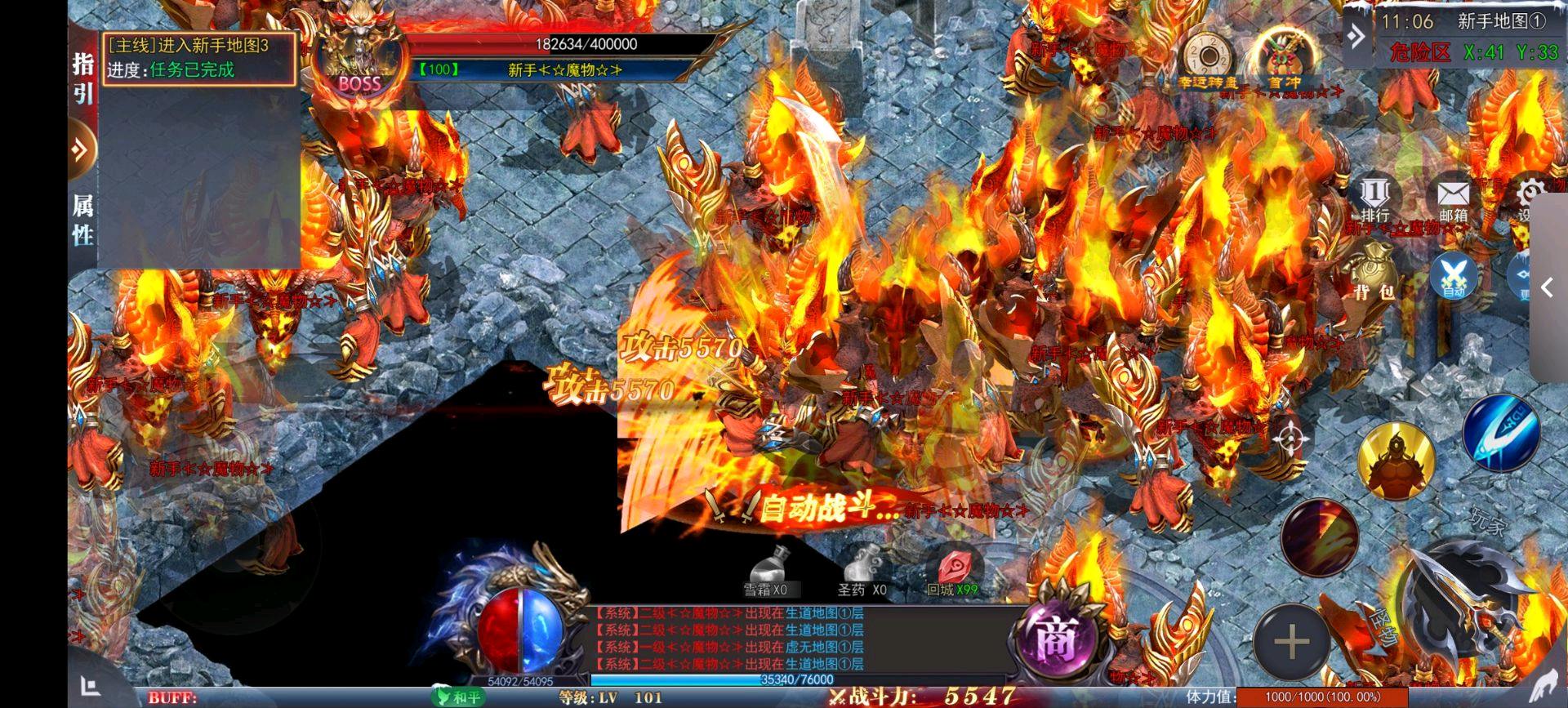
Task: Open the 首冲 first recharge offer
Action: pyautogui.click(x=1283, y=57)
